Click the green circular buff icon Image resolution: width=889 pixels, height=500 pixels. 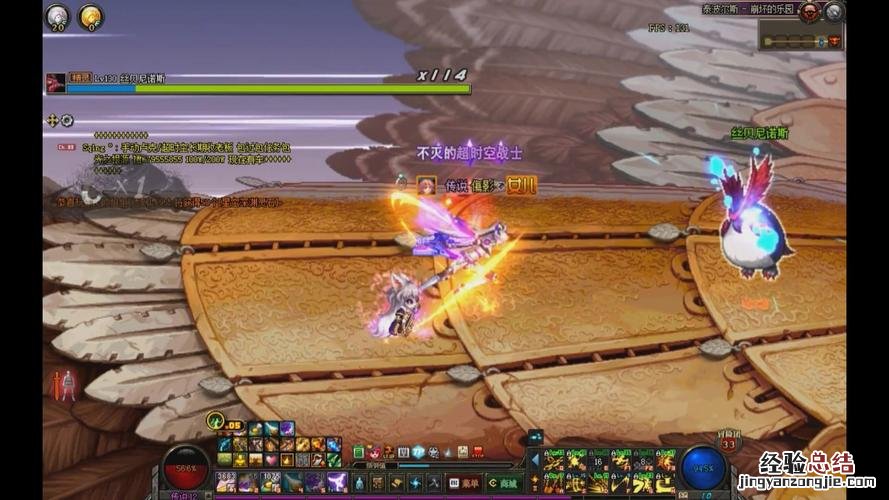coord(214,419)
